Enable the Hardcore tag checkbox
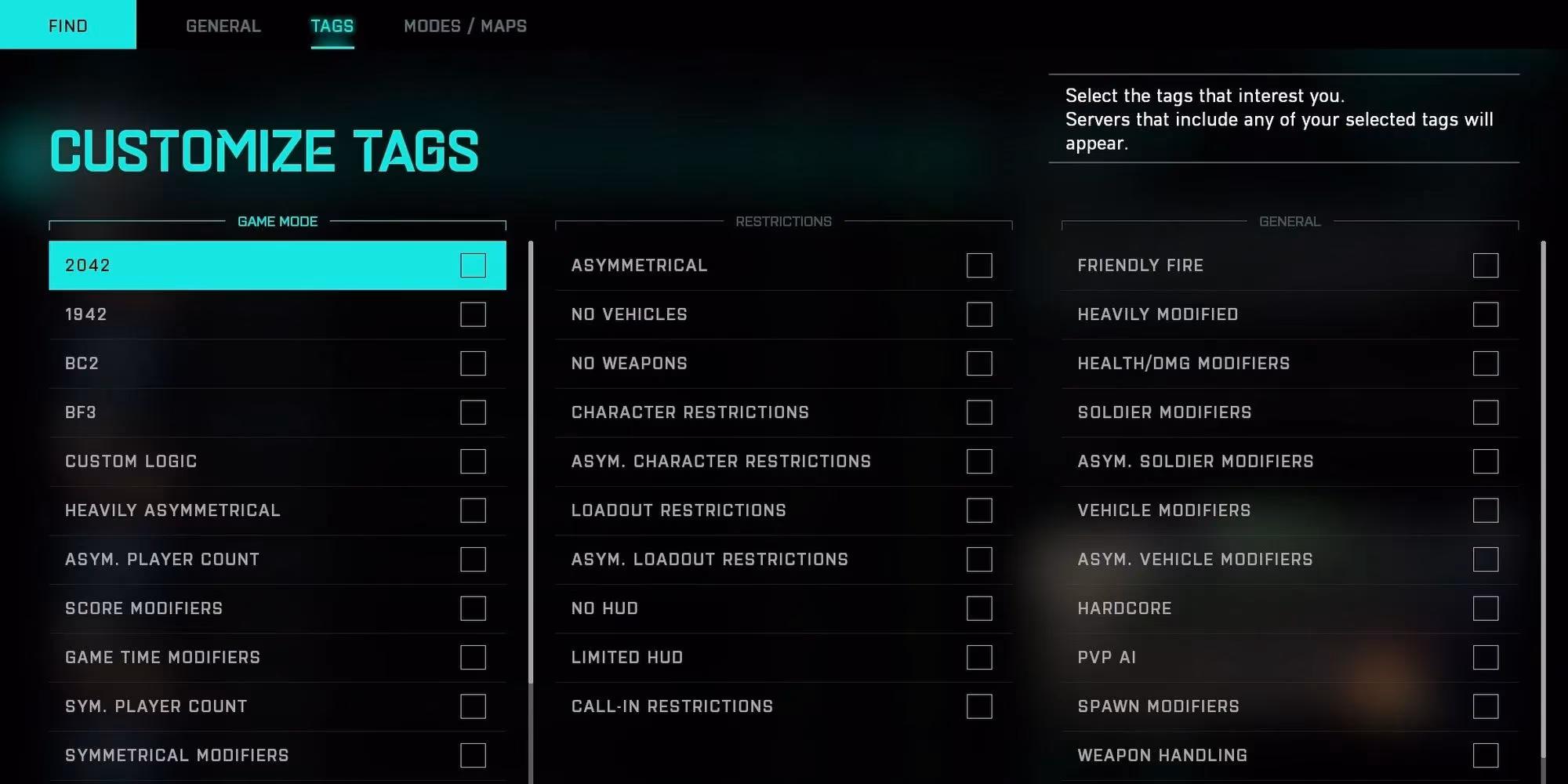 click(1486, 608)
